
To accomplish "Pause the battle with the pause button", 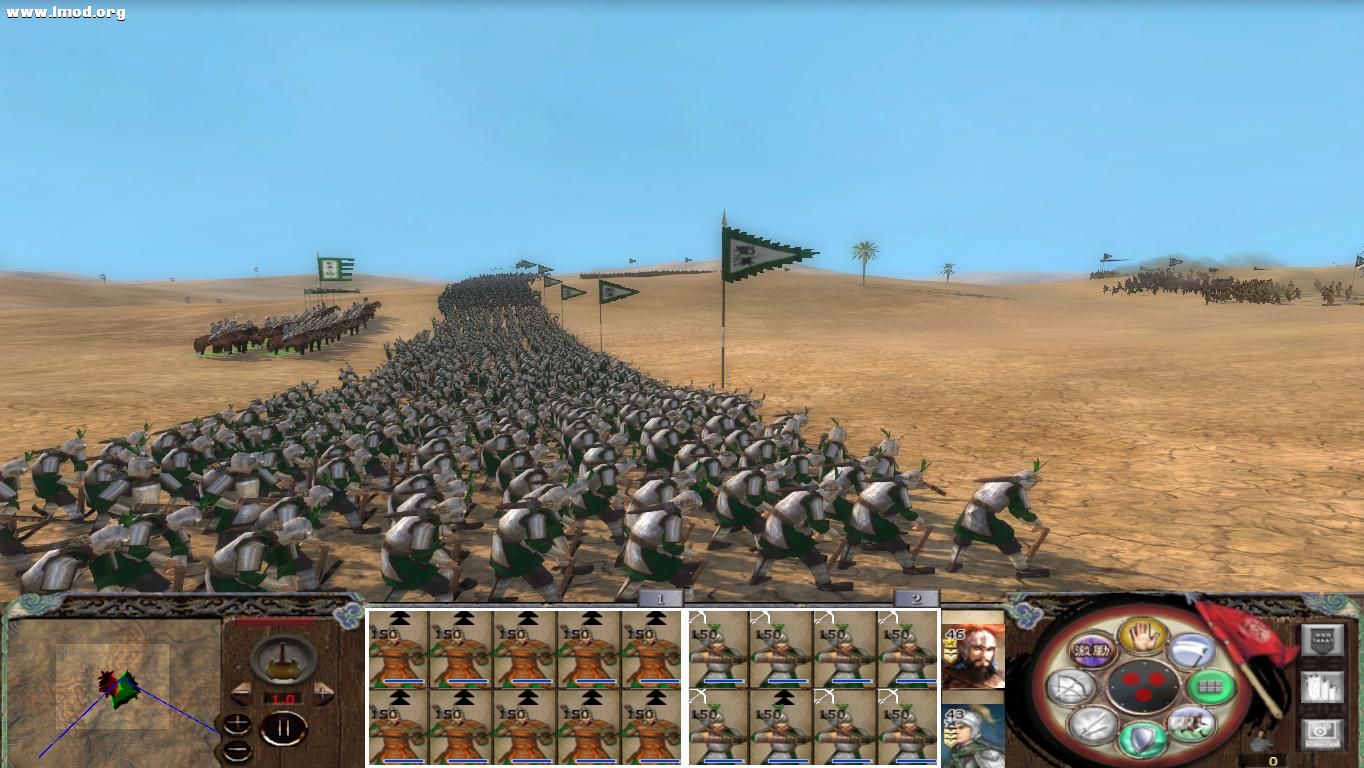I will (283, 727).
